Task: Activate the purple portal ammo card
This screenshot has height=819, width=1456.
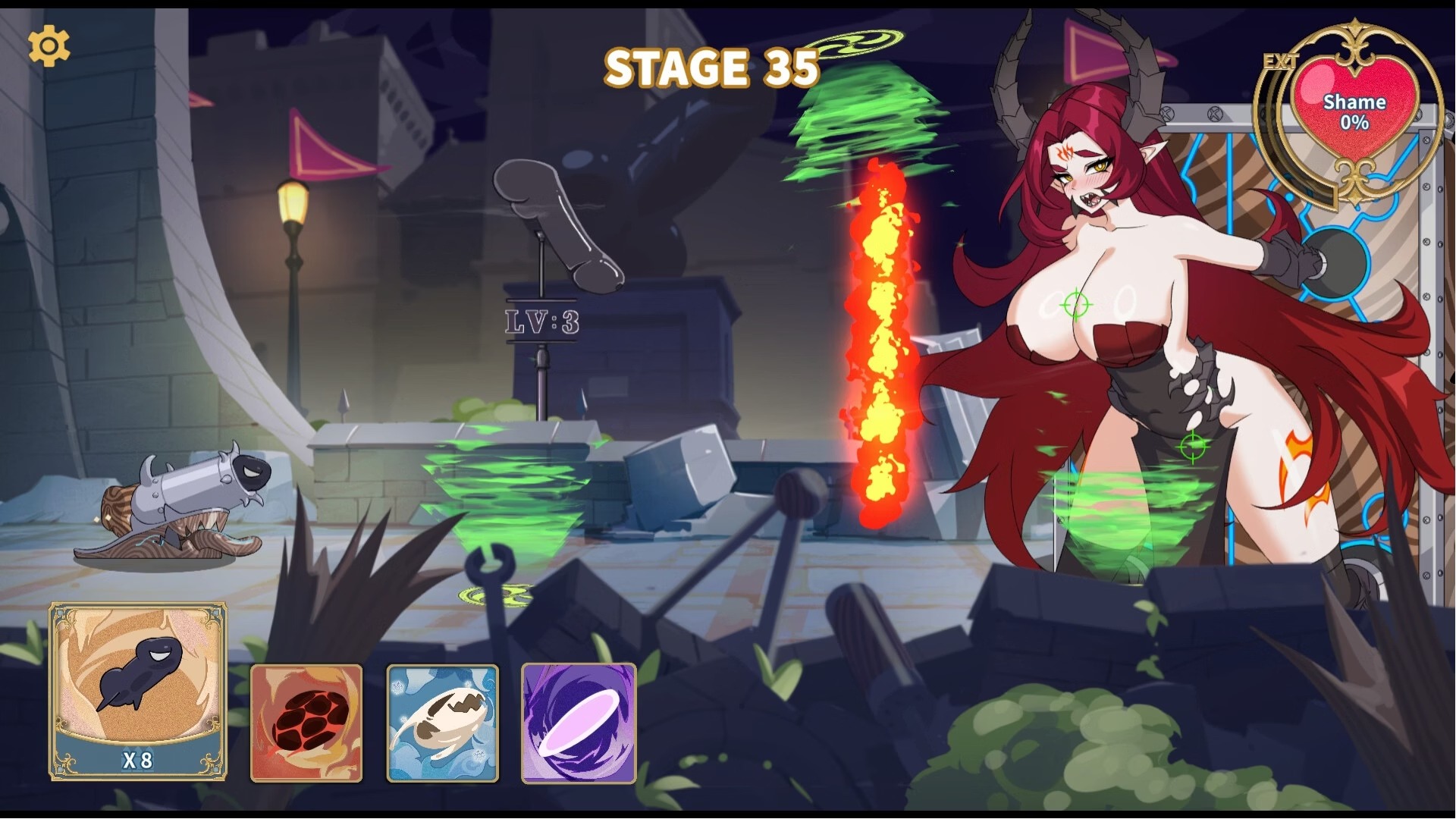Action: click(579, 723)
